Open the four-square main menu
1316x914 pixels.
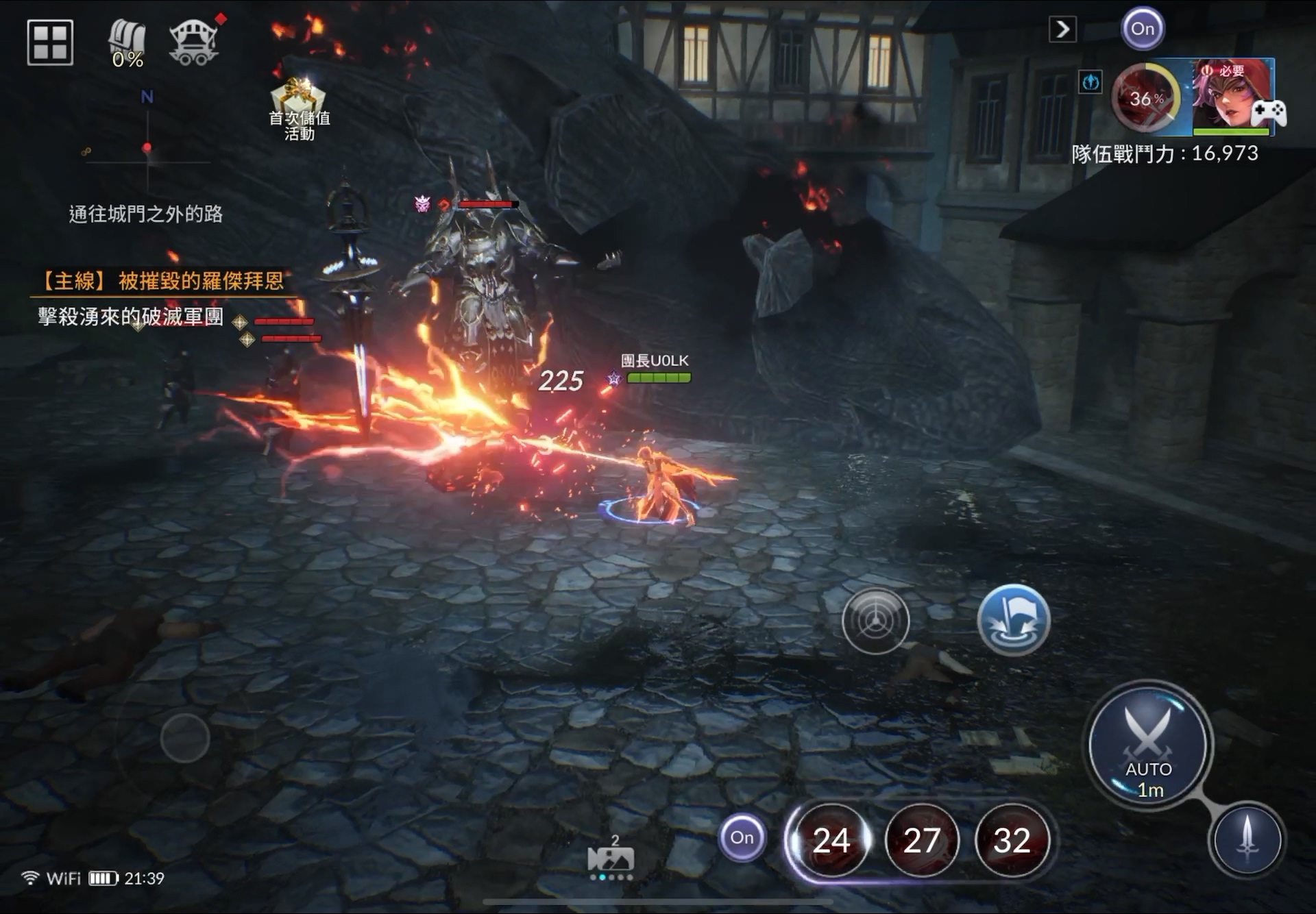pos(50,42)
